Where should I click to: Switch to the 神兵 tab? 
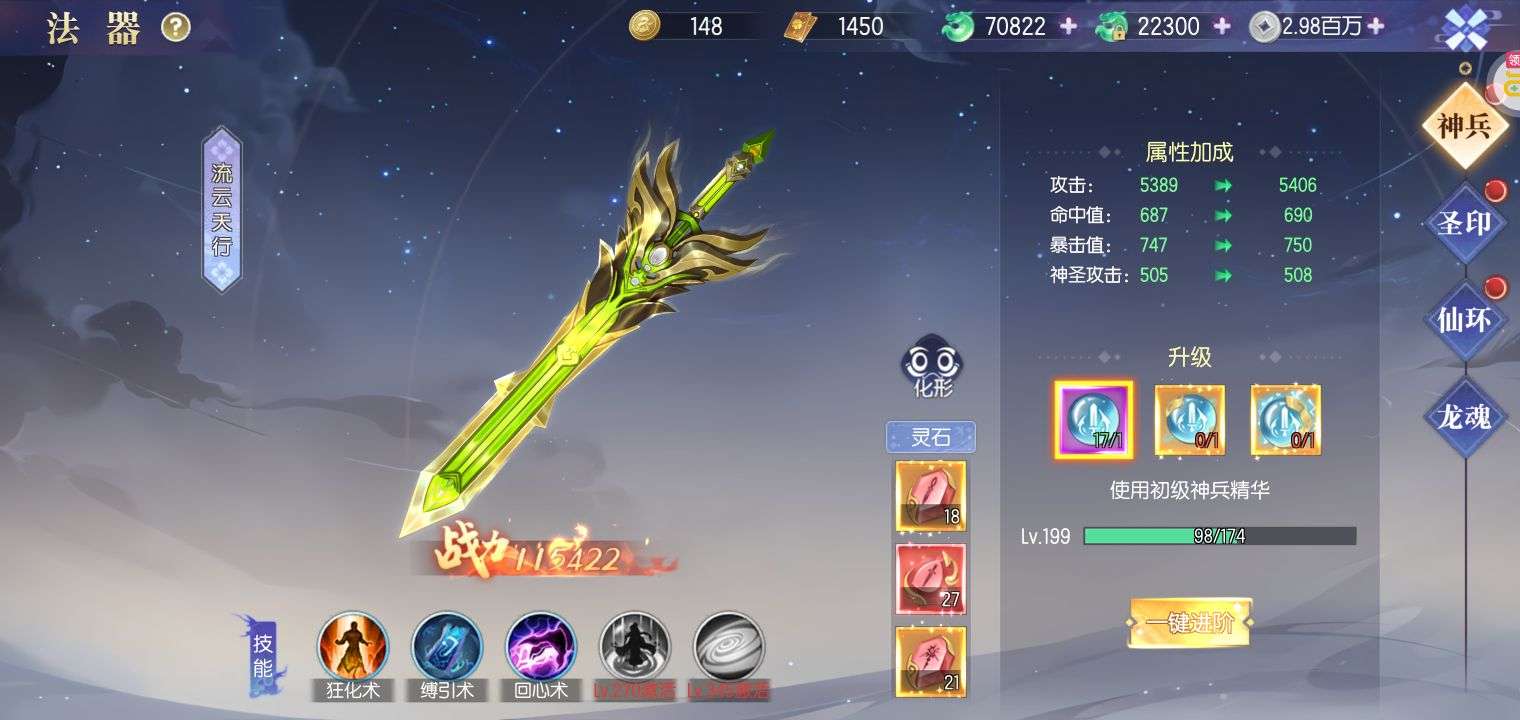(1465, 127)
